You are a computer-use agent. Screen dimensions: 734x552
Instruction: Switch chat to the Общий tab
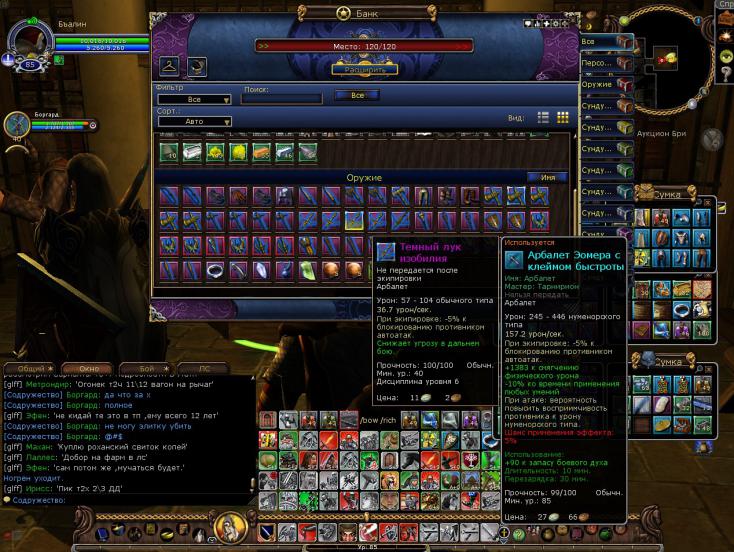coord(32,369)
